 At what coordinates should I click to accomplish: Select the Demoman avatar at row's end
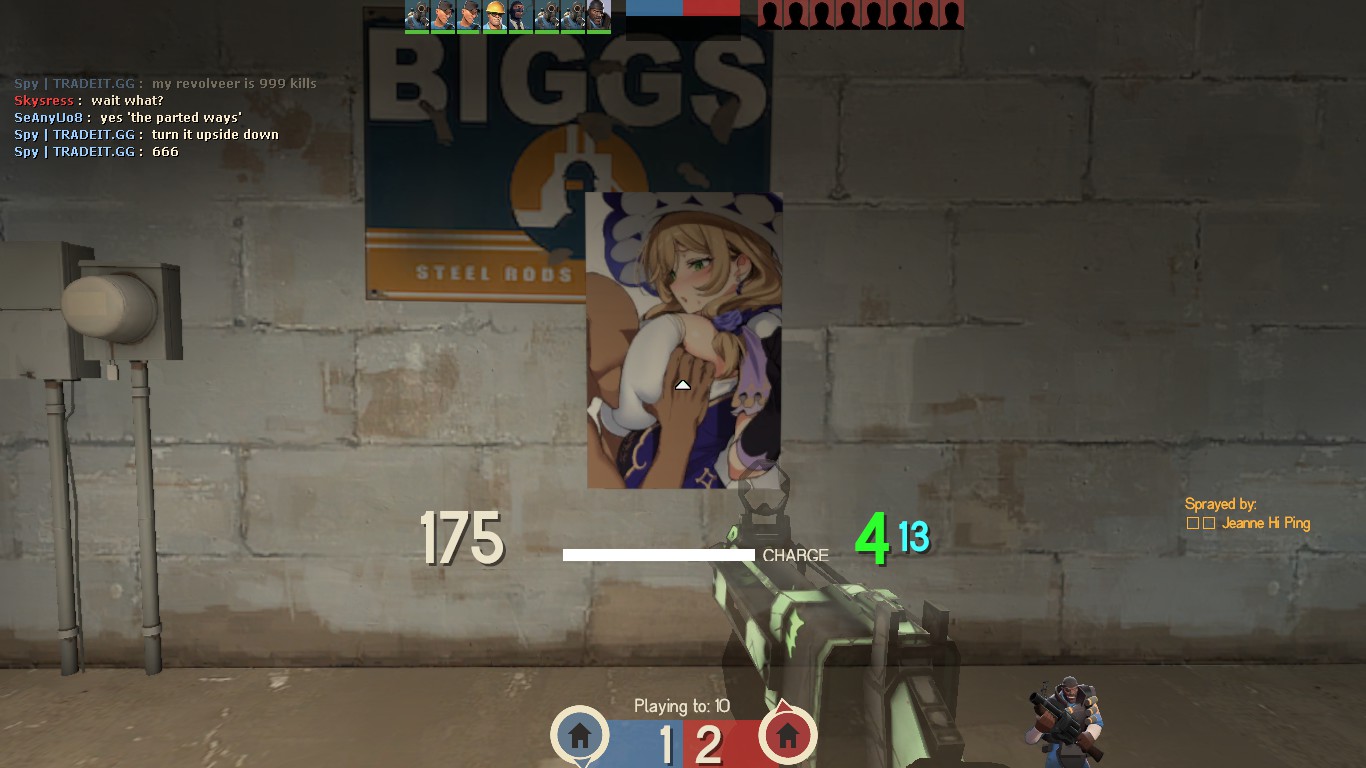pyautogui.click(x=598, y=15)
